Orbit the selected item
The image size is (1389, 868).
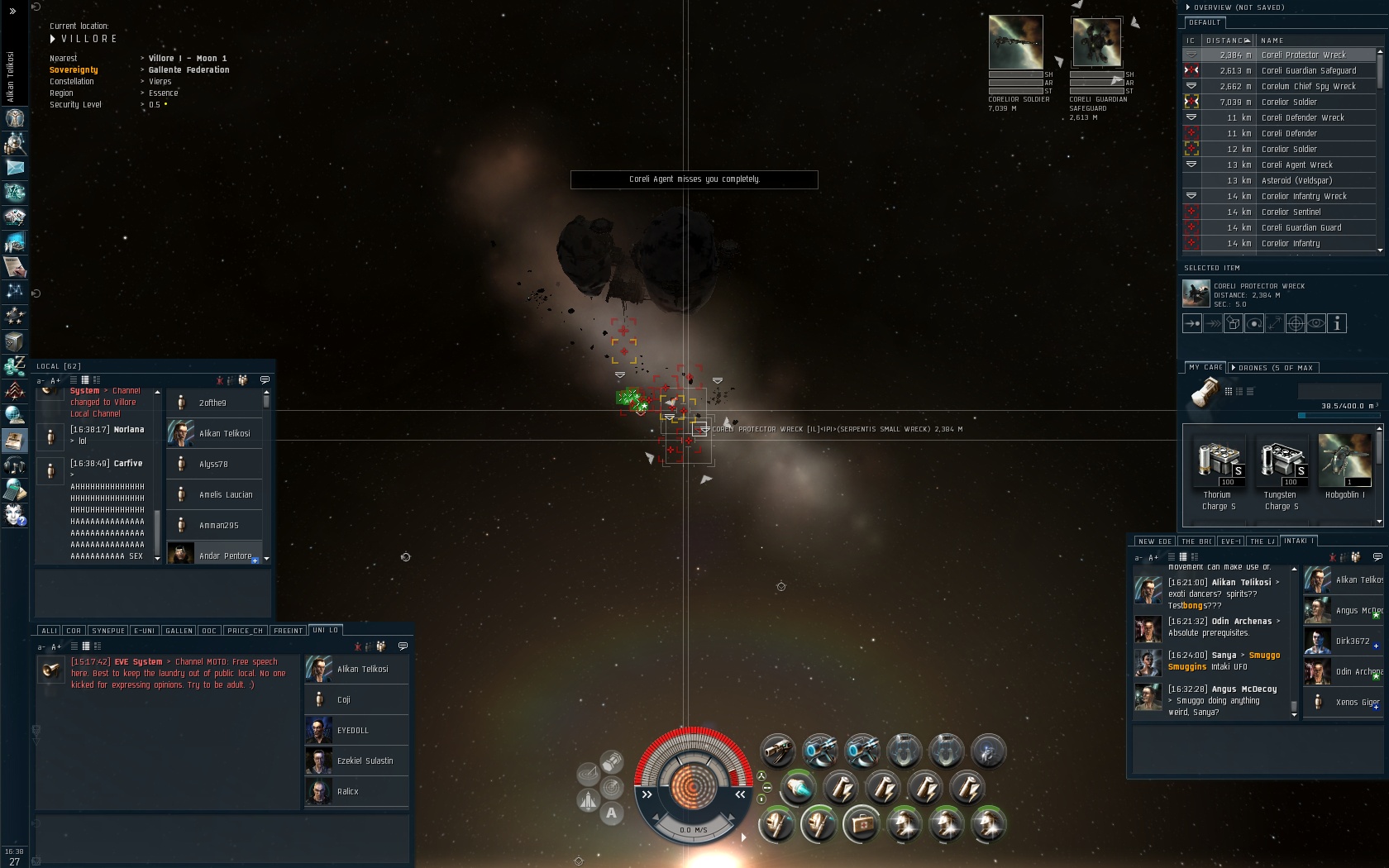1254,324
